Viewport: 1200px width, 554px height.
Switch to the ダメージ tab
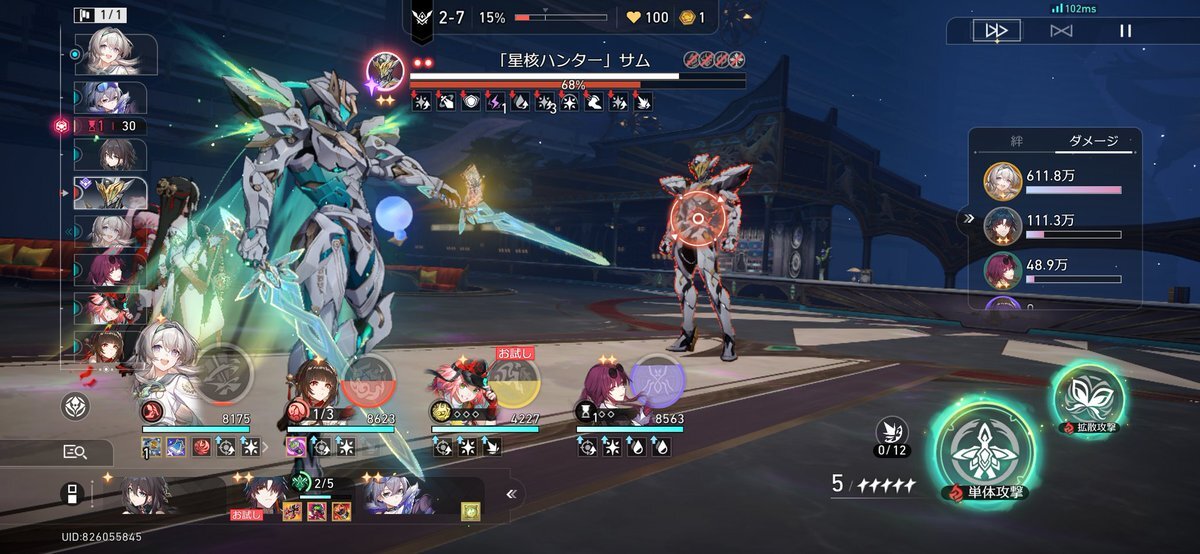[x=1092, y=142]
